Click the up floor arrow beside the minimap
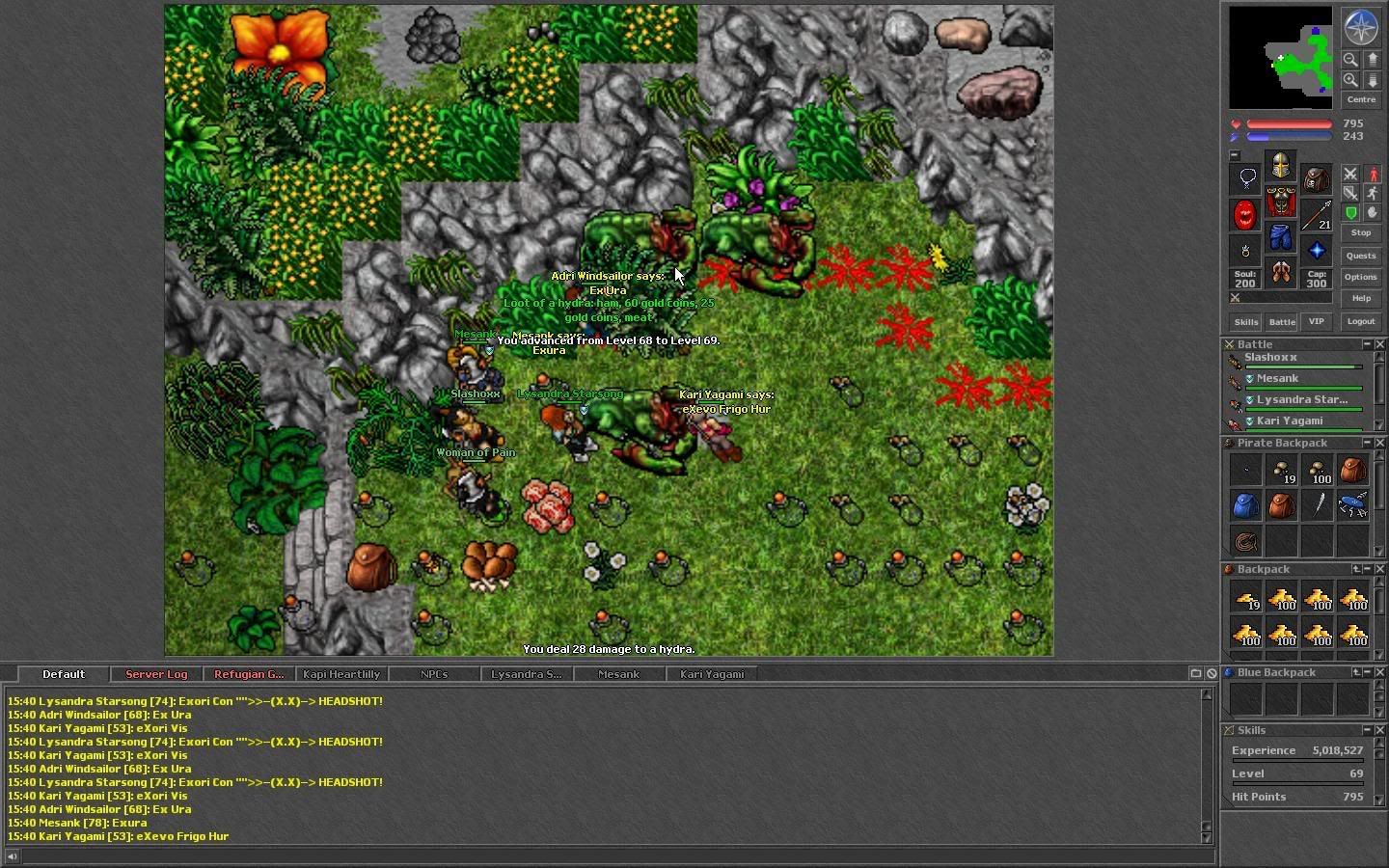1389x868 pixels. 1373,60
